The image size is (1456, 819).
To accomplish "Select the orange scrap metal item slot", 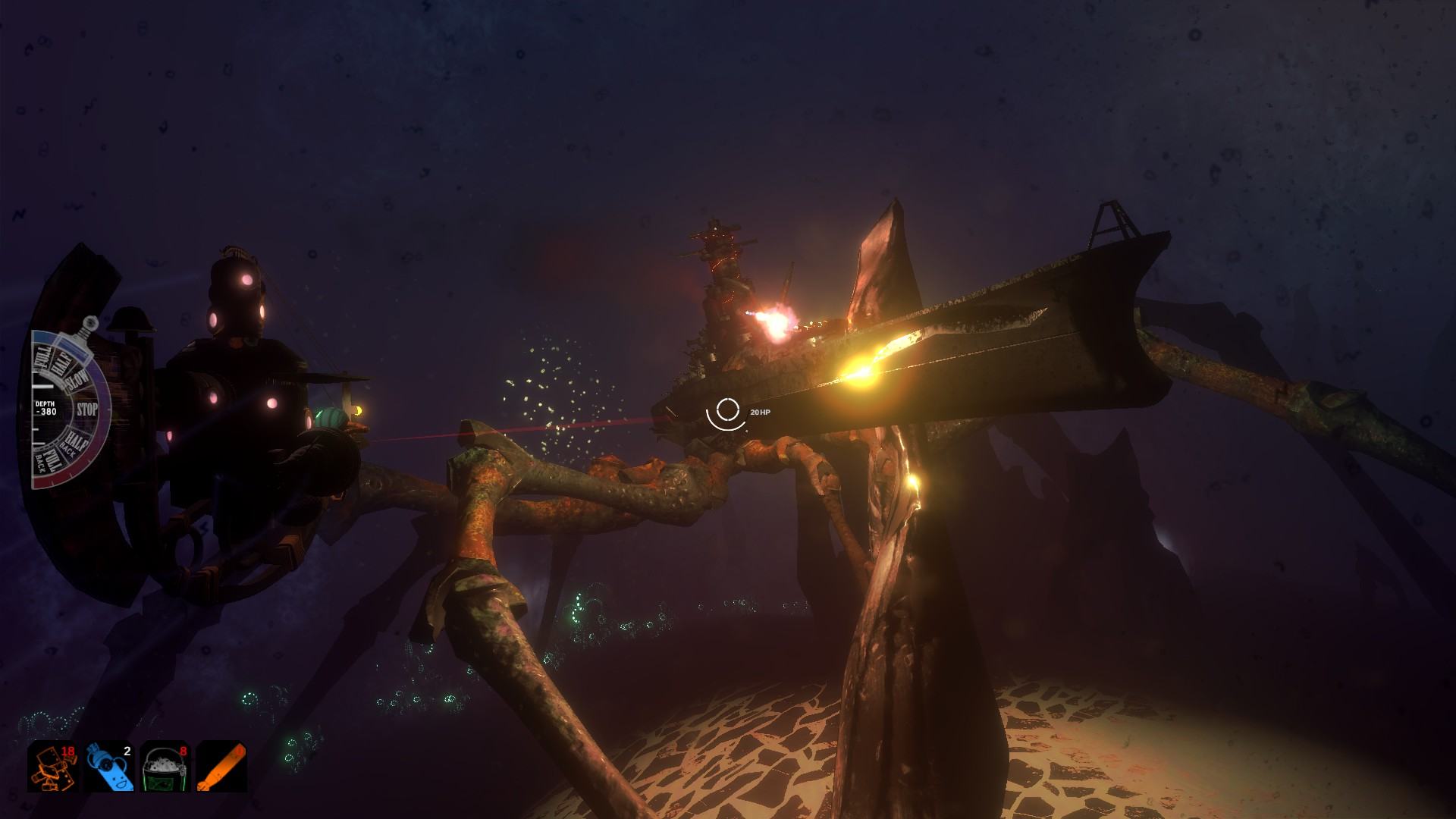I will tap(53, 766).
